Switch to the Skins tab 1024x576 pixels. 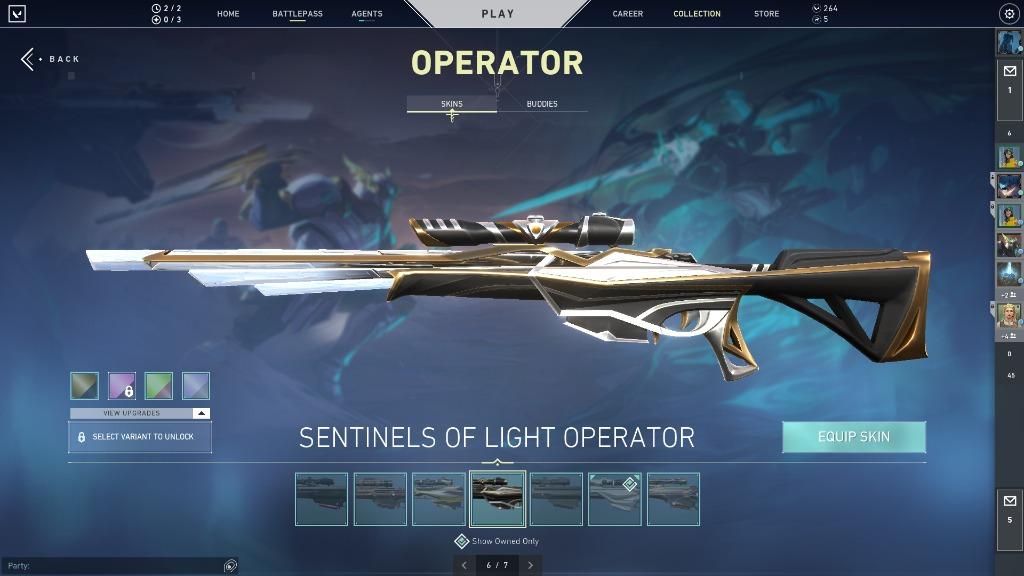click(x=452, y=104)
